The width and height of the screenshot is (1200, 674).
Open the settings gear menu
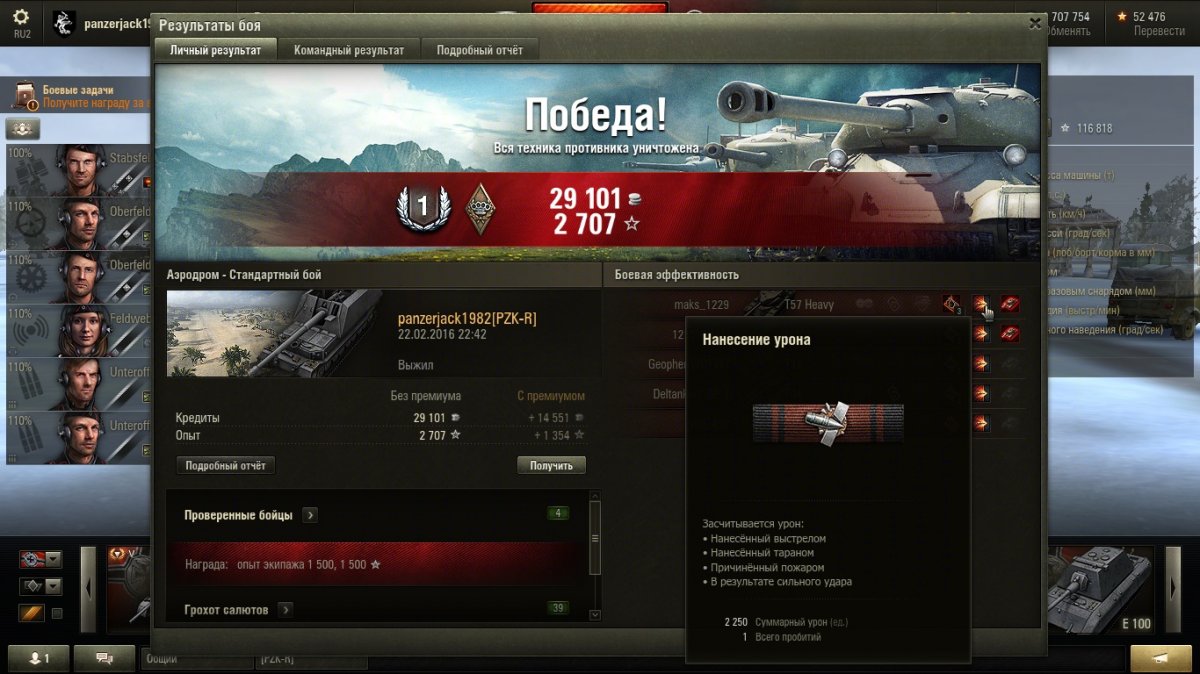pyautogui.click(x=21, y=18)
